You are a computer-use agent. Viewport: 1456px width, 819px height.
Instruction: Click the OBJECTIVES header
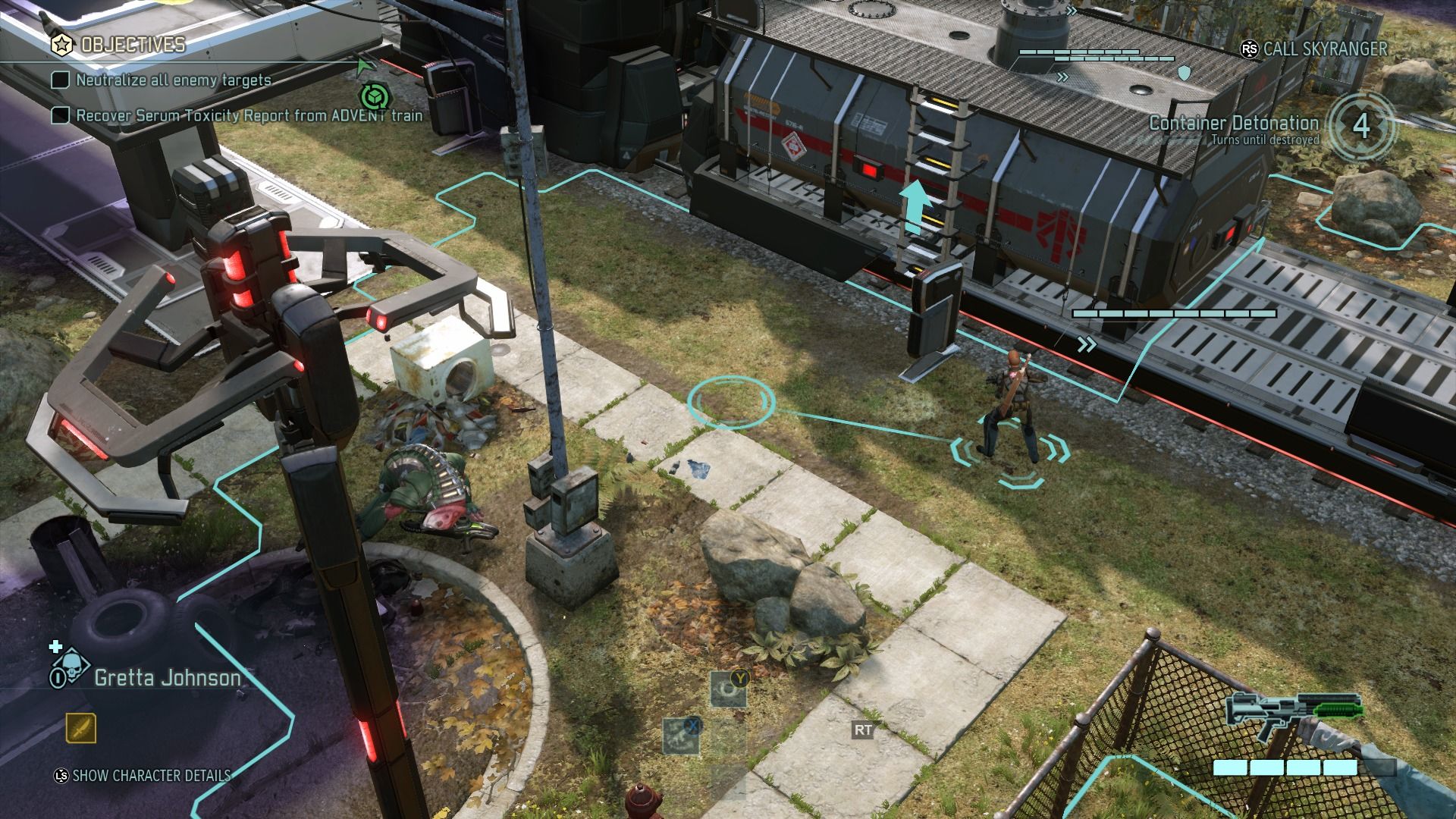point(132,44)
